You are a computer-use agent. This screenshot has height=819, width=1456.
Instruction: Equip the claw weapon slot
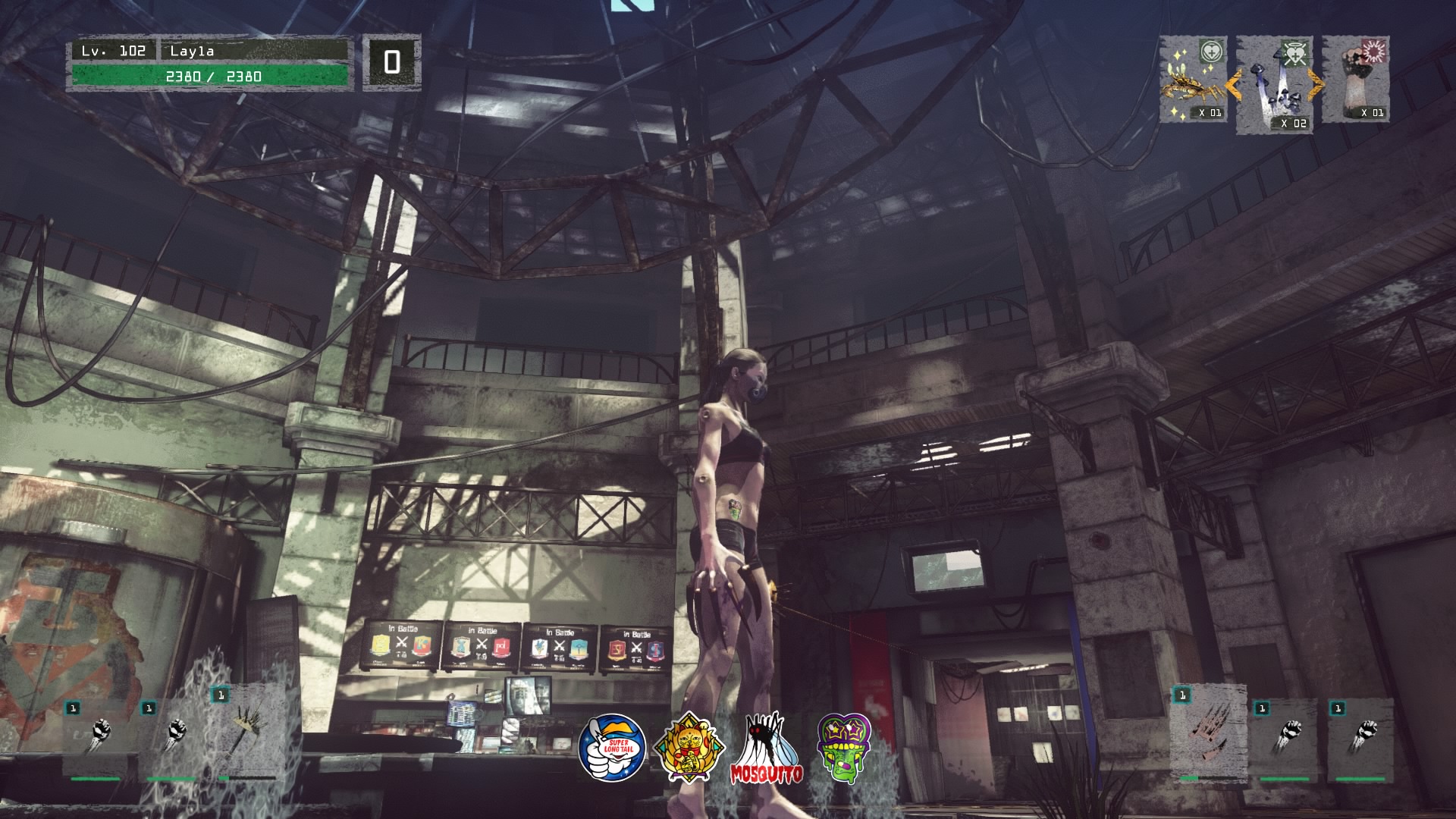pos(1207,733)
